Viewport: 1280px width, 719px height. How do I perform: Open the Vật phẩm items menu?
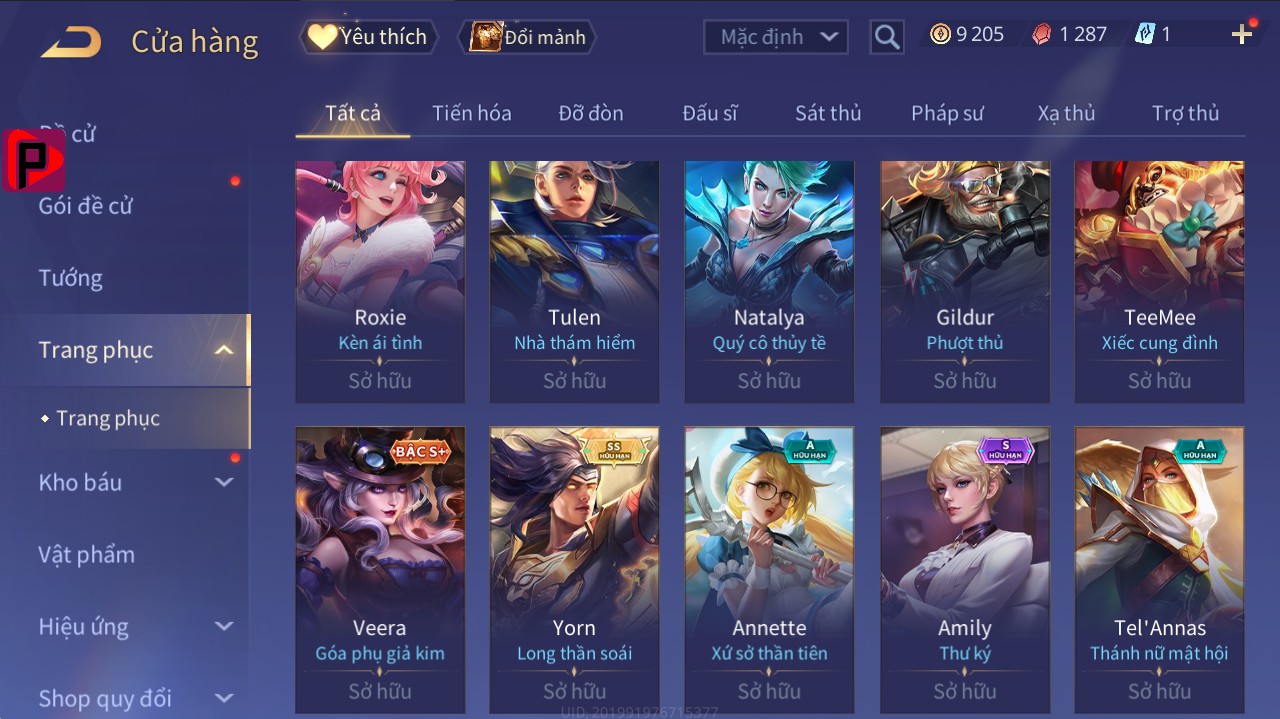tap(87, 554)
